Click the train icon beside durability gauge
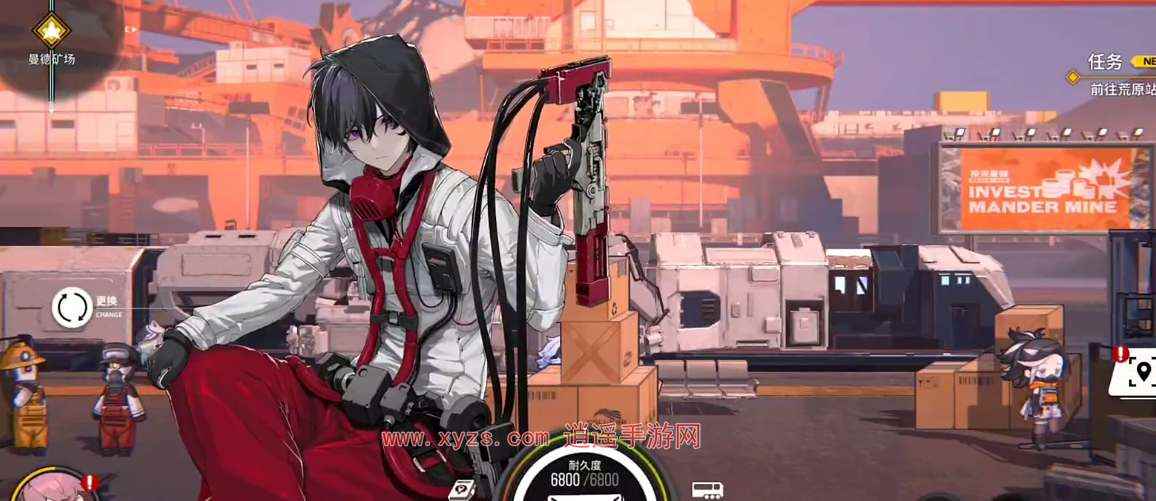The height and width of the screenshot is (501, 1156). tap(707, 490)
